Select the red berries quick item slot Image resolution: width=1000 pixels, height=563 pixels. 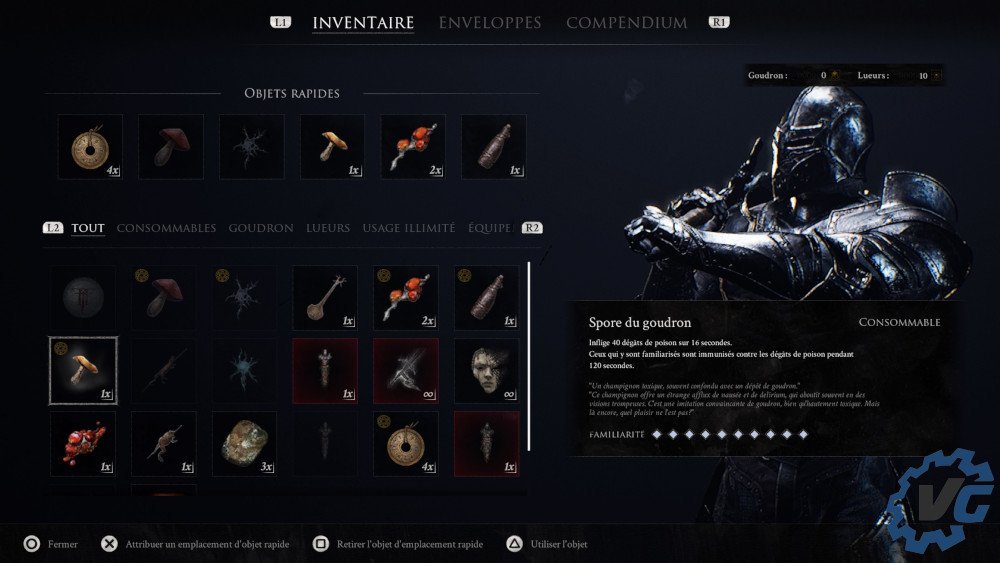click(413, 147)
